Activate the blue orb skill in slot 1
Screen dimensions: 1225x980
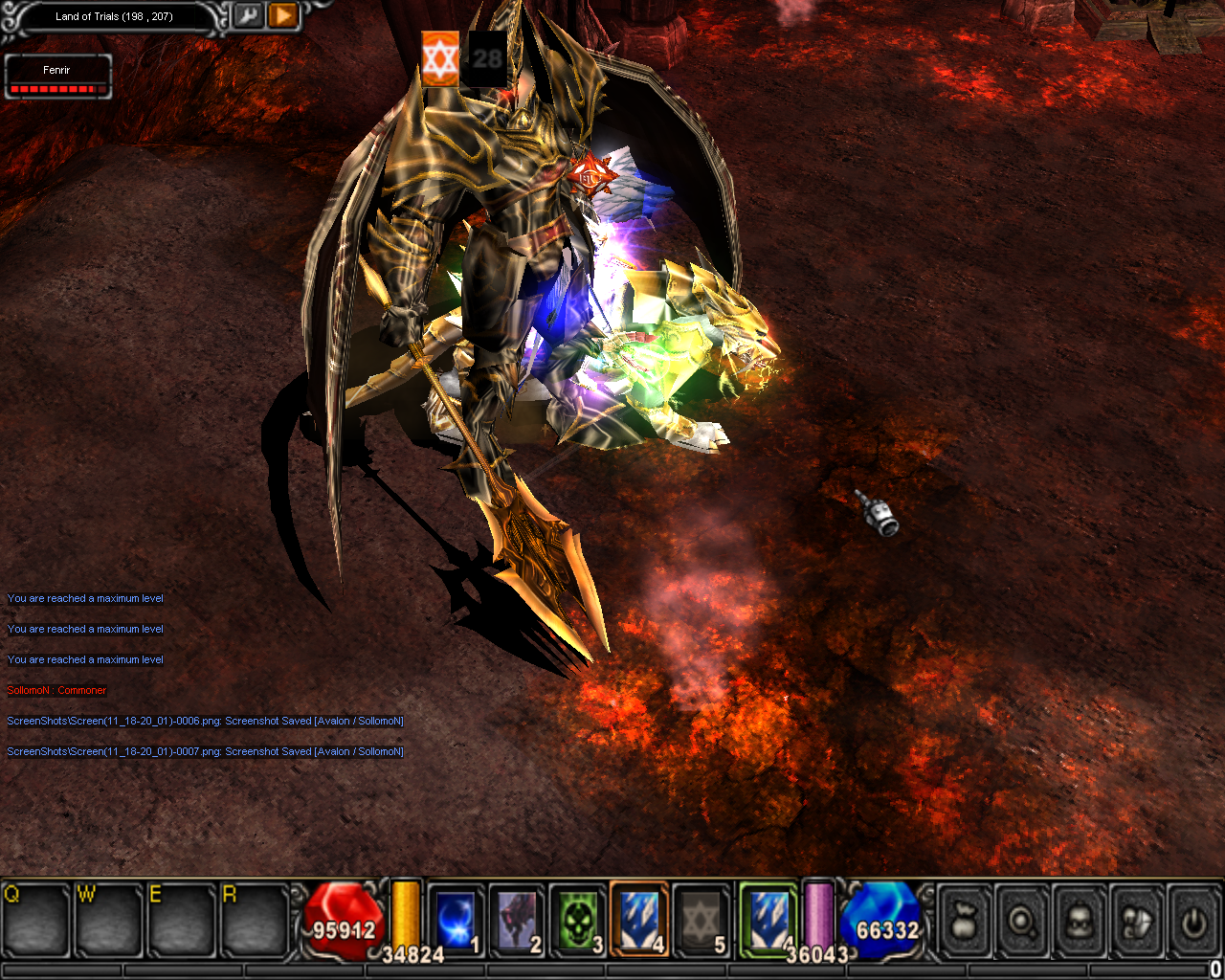tap(456, 921)
